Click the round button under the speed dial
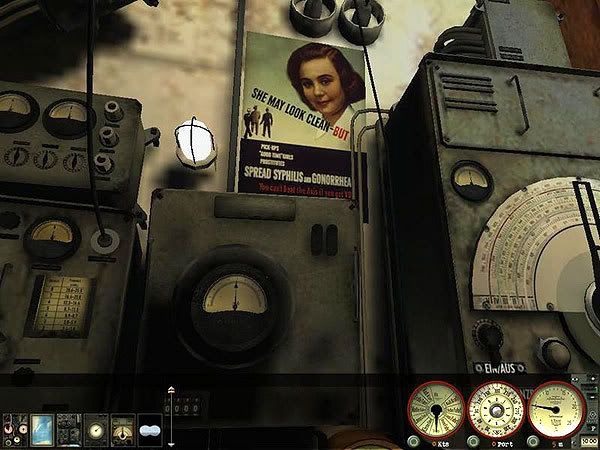 click(x=414, y=441)
